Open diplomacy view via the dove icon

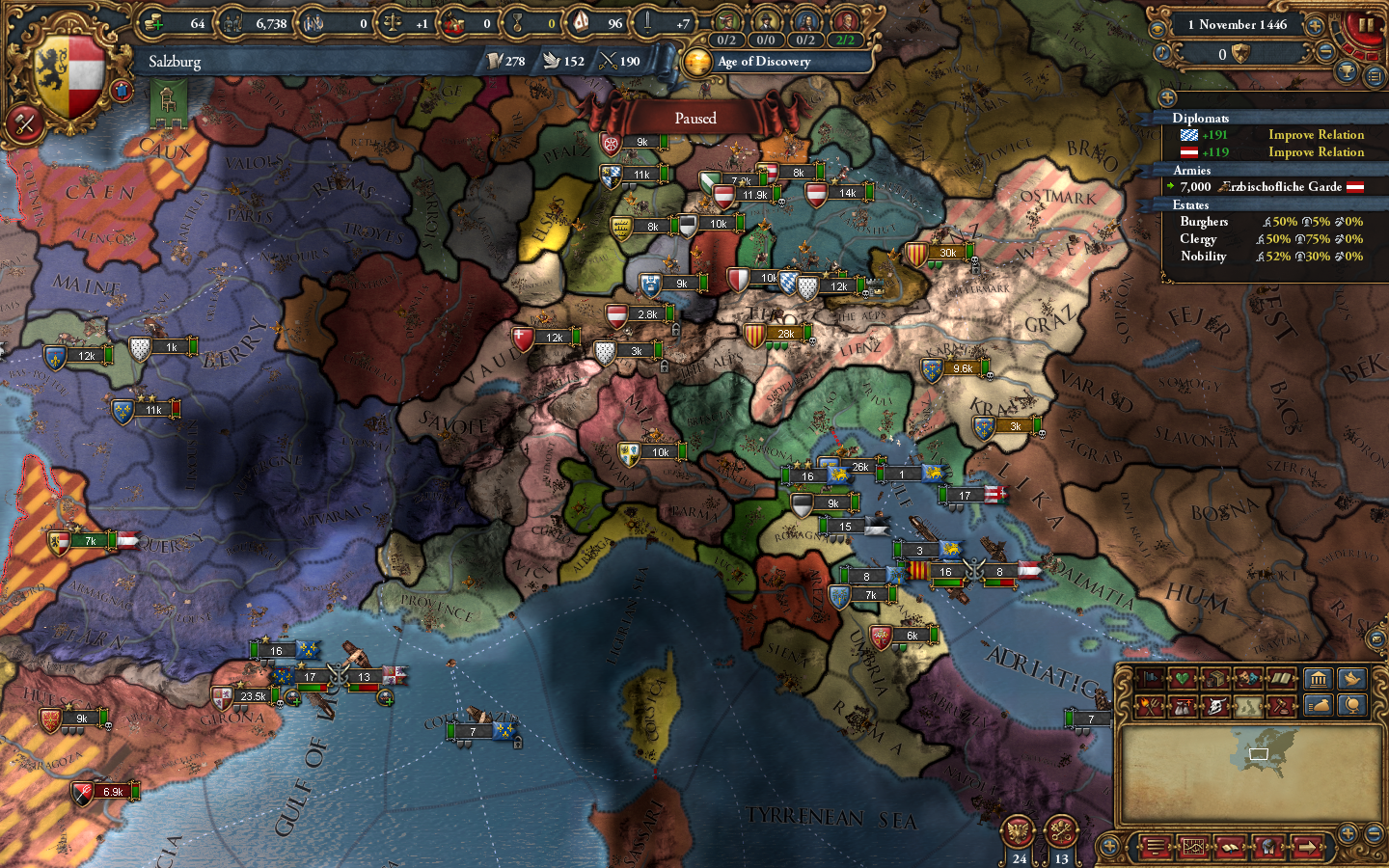click(1351, 679)
